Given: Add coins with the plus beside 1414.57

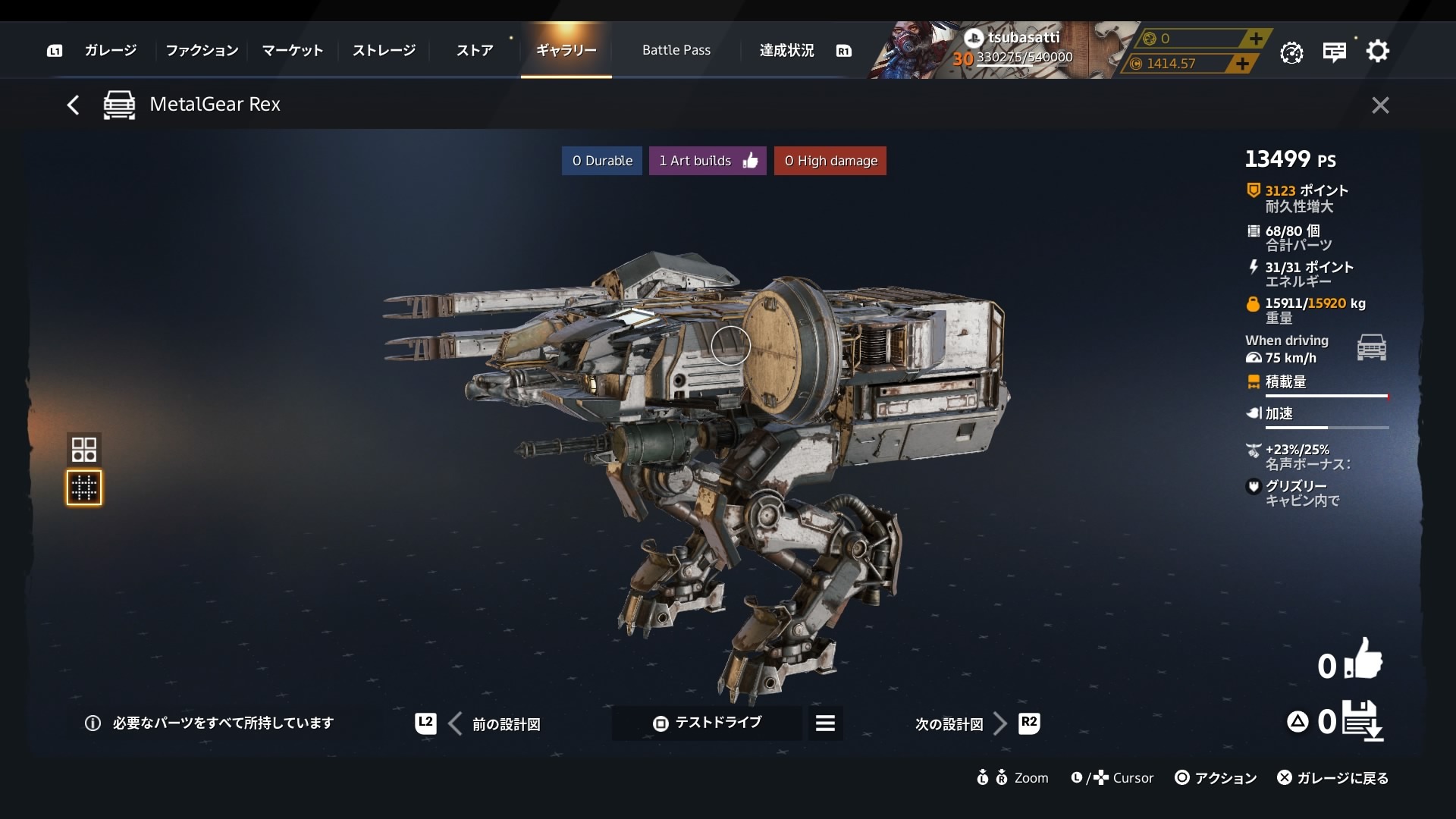Looking at the screenshot, I should (x=1241, y=64).
